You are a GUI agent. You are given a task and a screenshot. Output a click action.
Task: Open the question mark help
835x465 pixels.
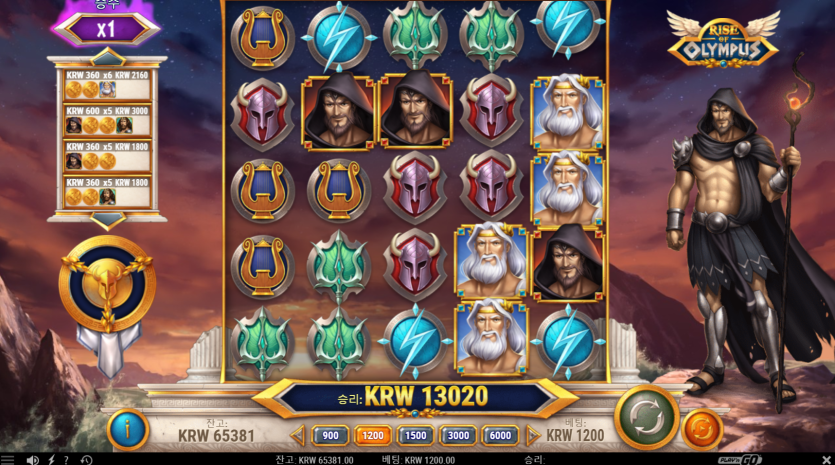[x=66, y=459]
